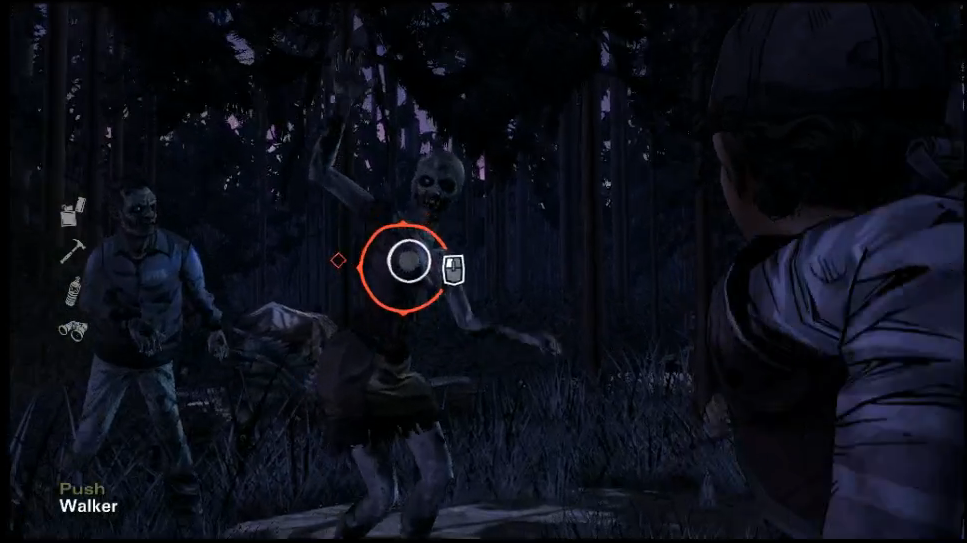
Task: Click the small red diamond interaction marker
Action: (338, 261)
